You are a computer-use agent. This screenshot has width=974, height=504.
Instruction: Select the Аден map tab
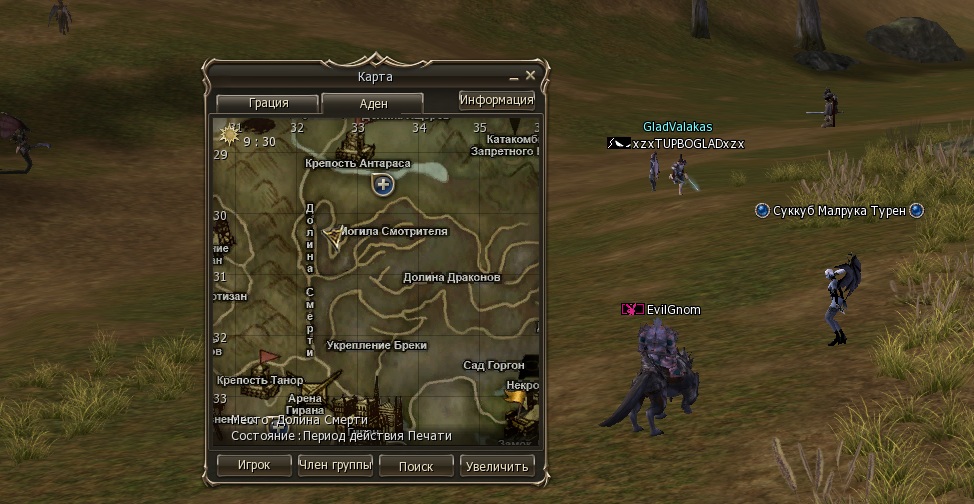pos(373,103)
